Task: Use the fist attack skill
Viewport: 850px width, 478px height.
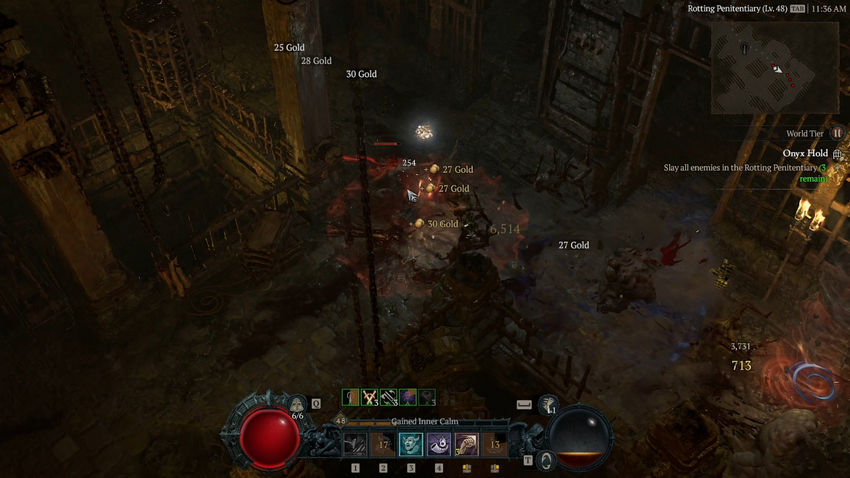Action: [467, 444]
